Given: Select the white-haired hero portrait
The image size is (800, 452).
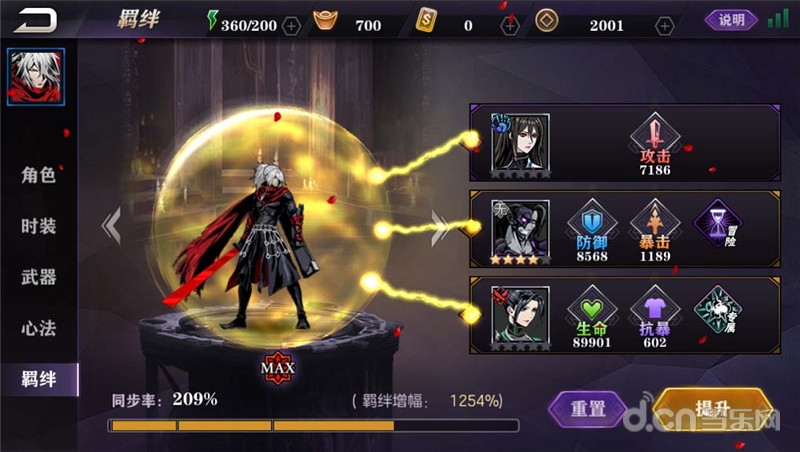Looking at the screenshot, I should pyautogui.click(x=36, y=77).
